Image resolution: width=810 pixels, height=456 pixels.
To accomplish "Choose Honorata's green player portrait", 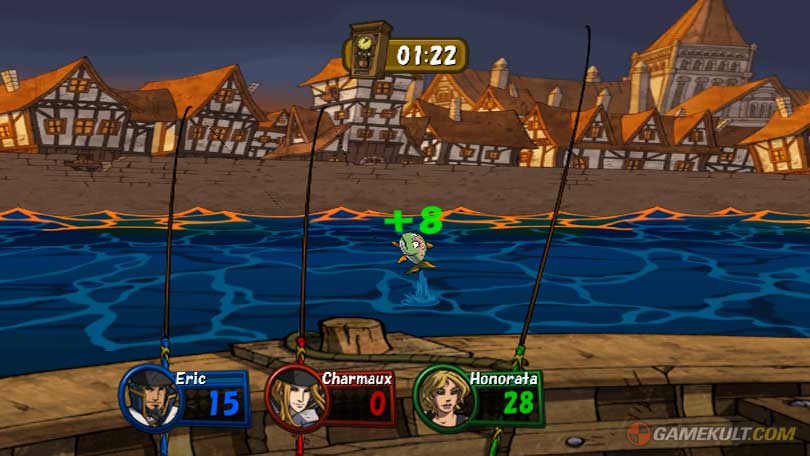I will coord(443,397).
